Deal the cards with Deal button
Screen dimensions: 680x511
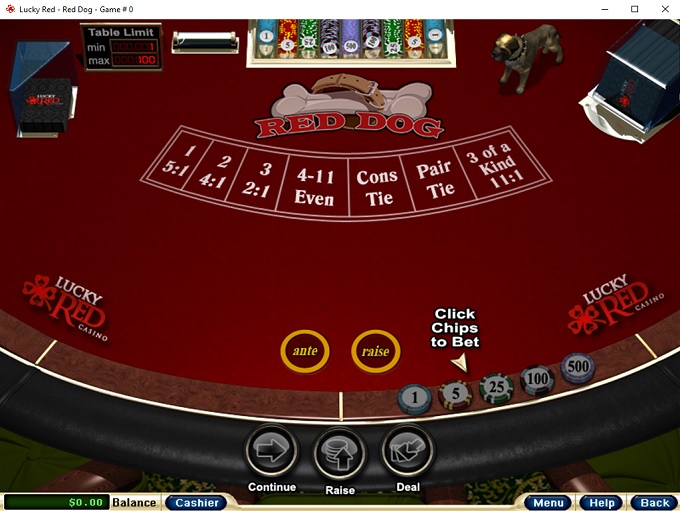(x=408, y=451)
